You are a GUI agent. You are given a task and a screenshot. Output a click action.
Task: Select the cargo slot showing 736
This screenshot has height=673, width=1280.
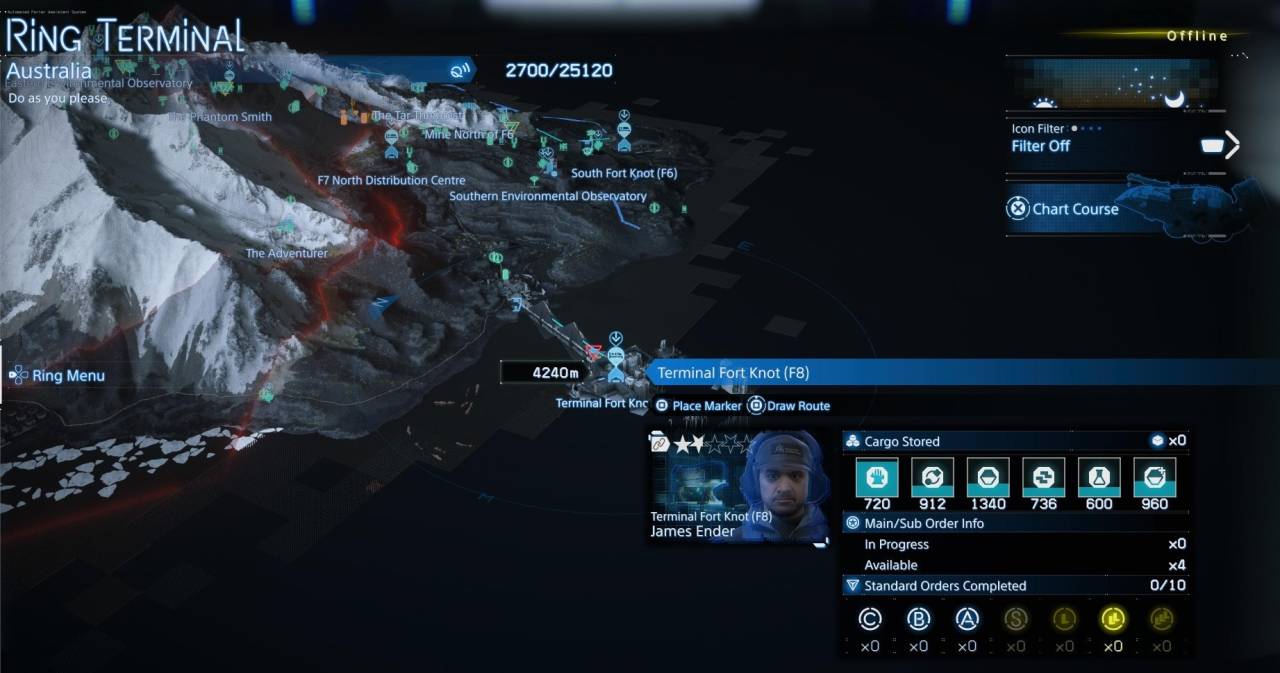(x=1043, y=478)
